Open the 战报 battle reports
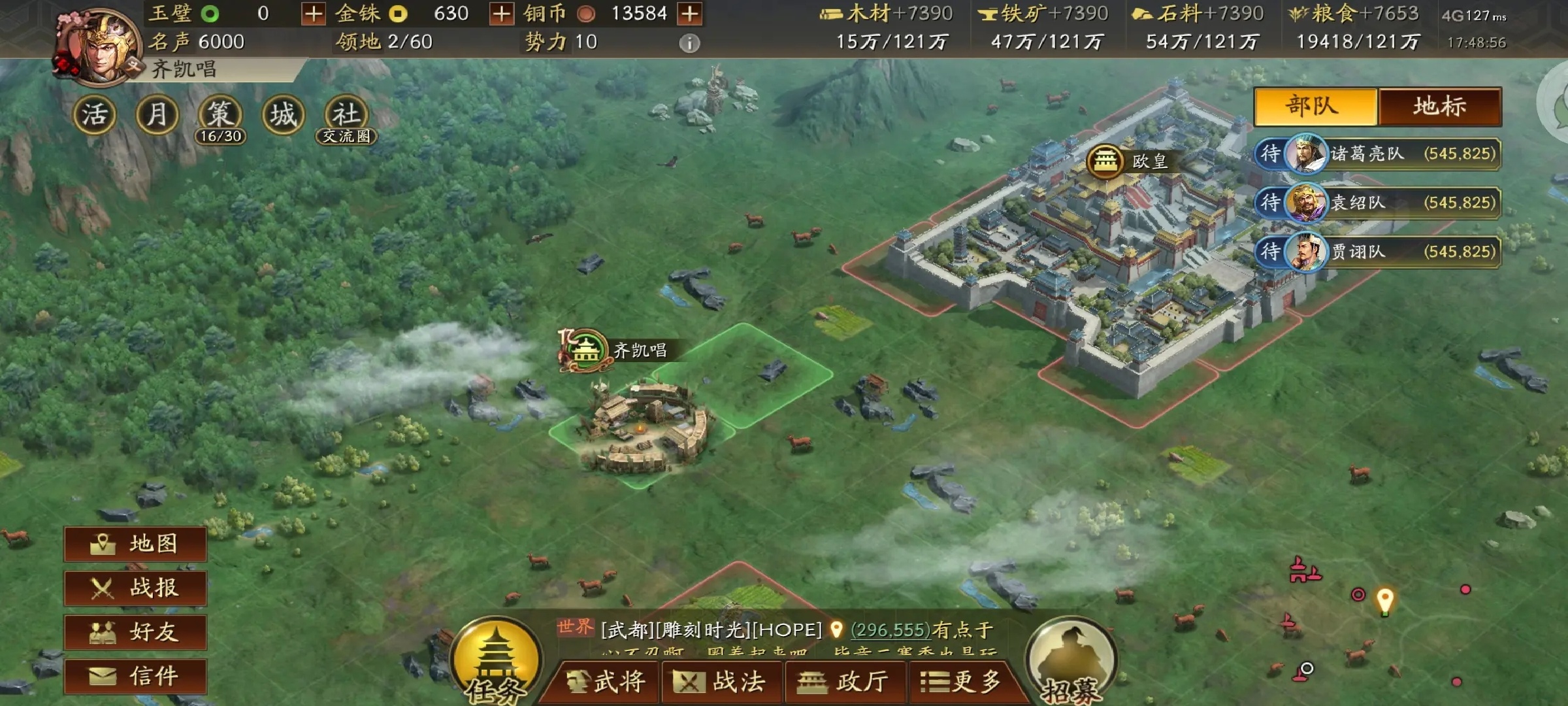This screenshot has width=1568, height=706. (x=135, y=588)
